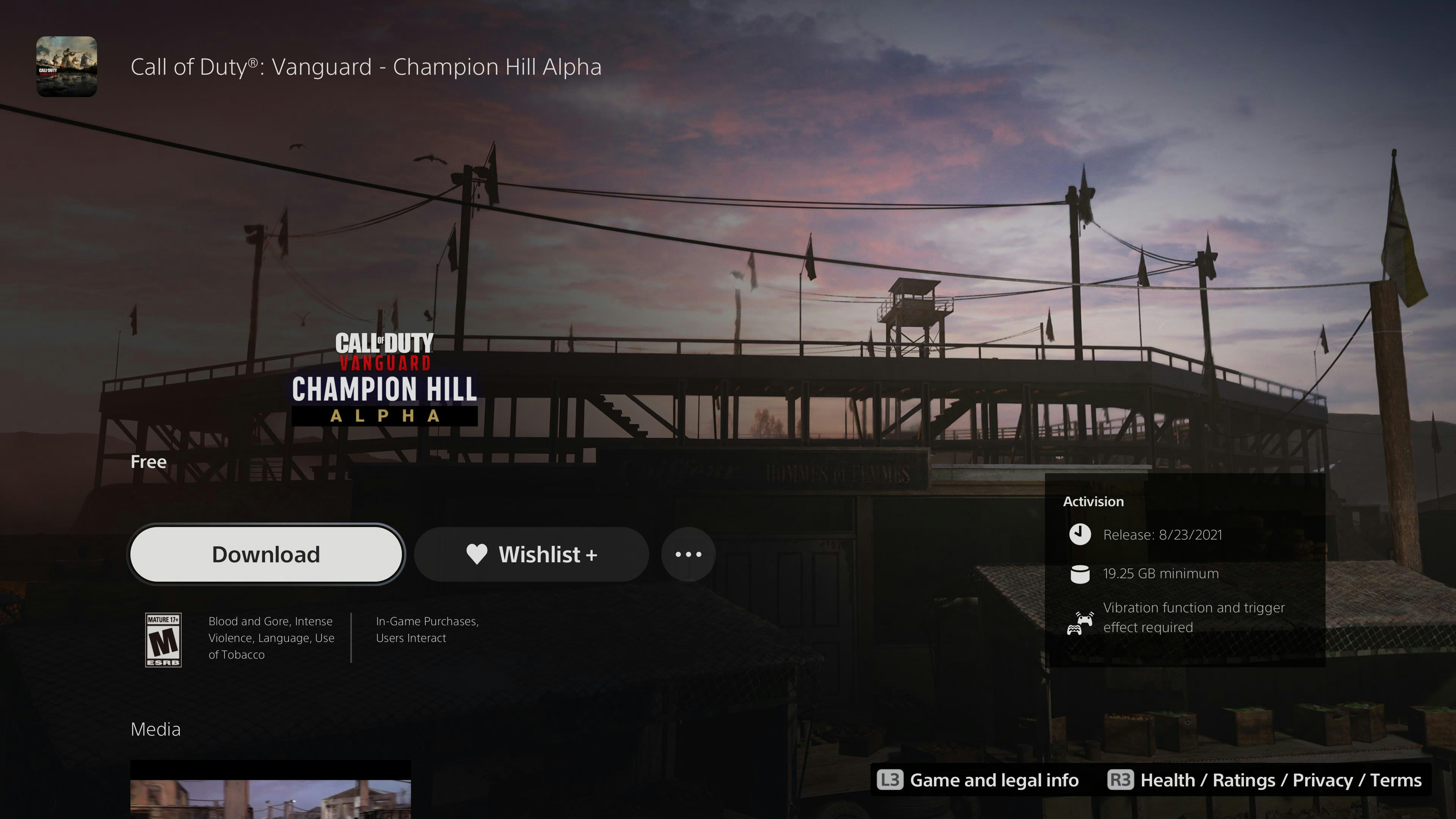
Task: View Health / Ratings / Privacy / Terms
Action: (x=1264, y=781)
